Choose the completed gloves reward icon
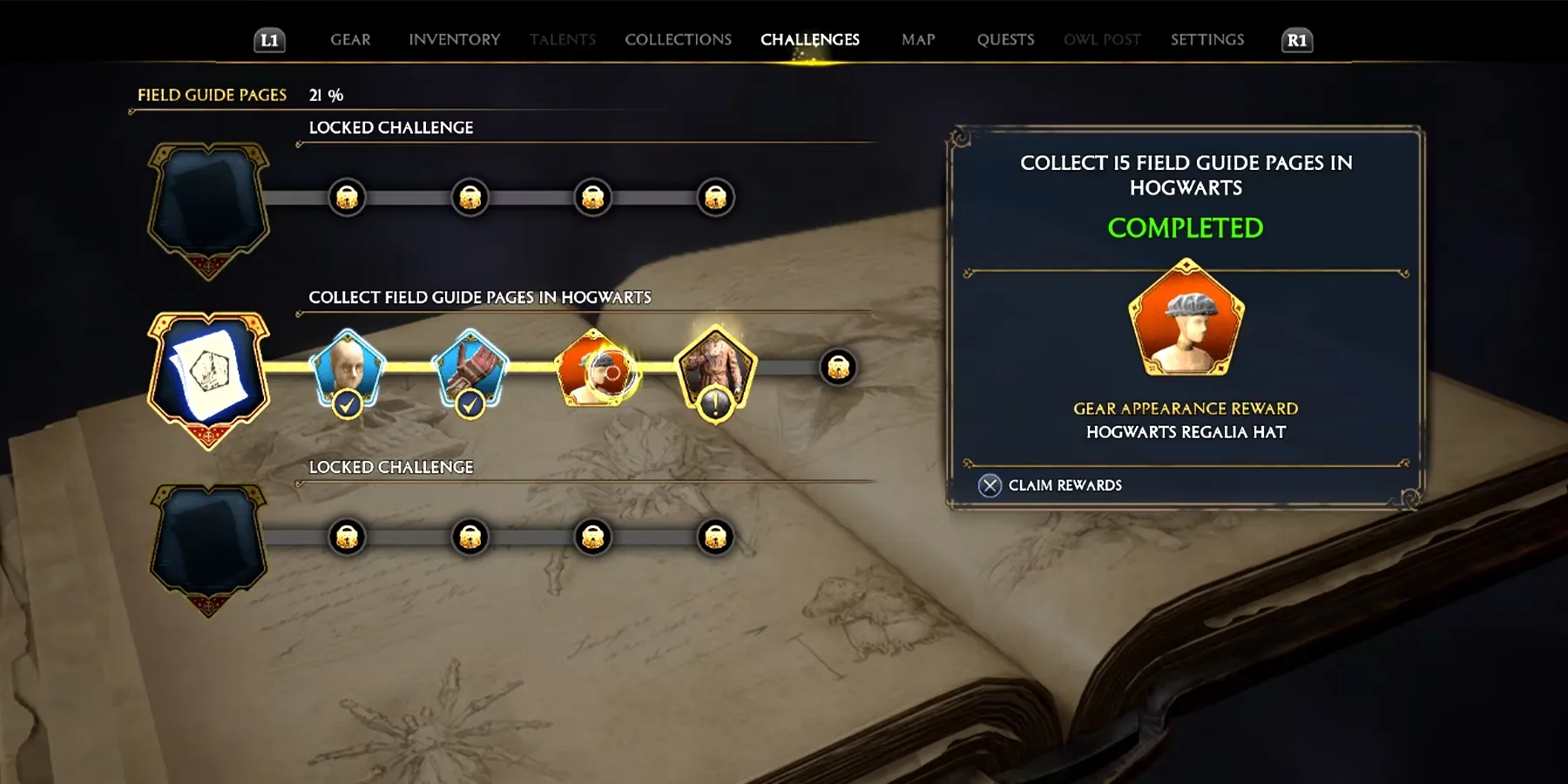 click(470, 369)
